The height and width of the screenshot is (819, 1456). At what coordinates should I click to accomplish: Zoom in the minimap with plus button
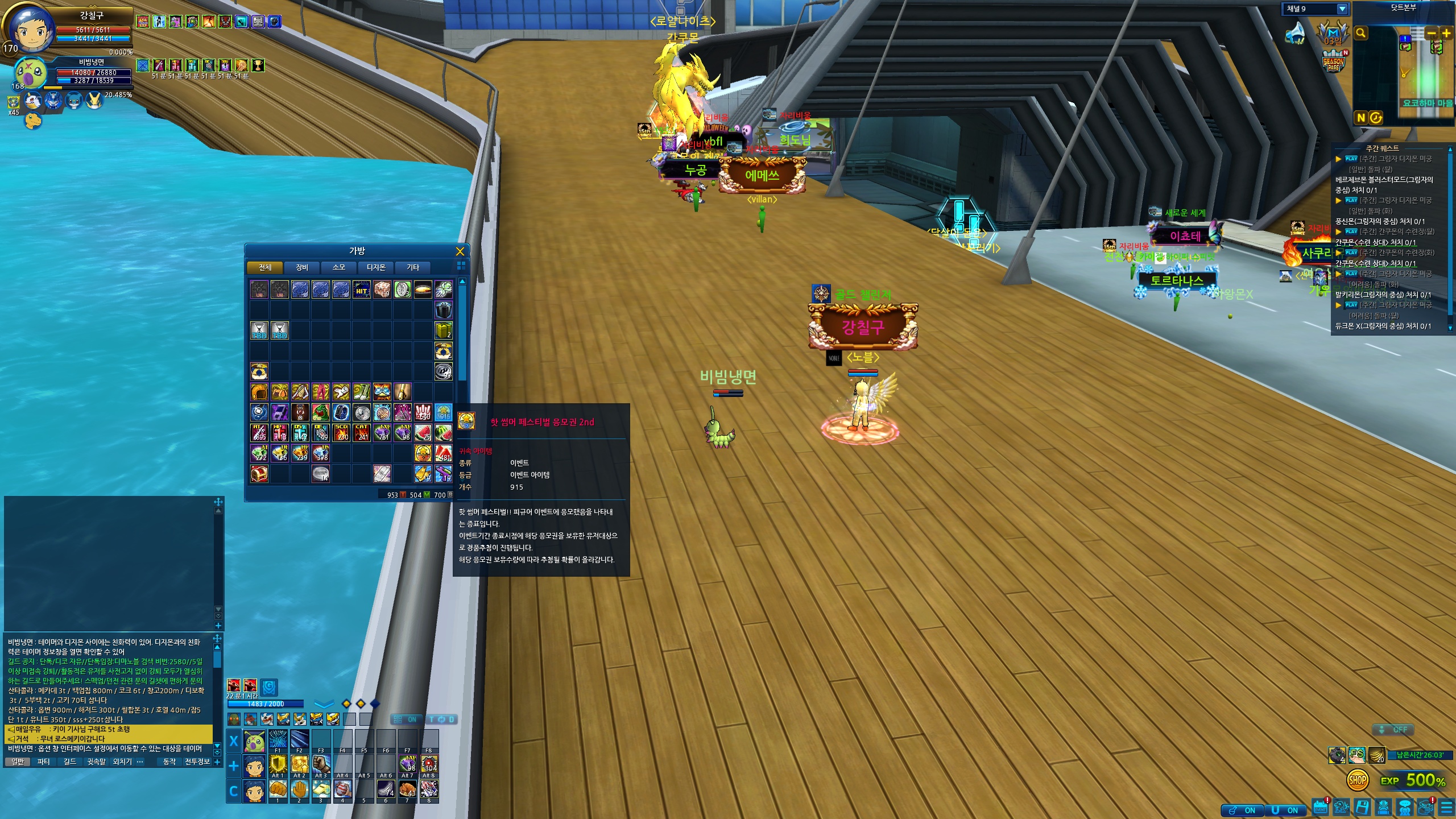point(1446,33)
